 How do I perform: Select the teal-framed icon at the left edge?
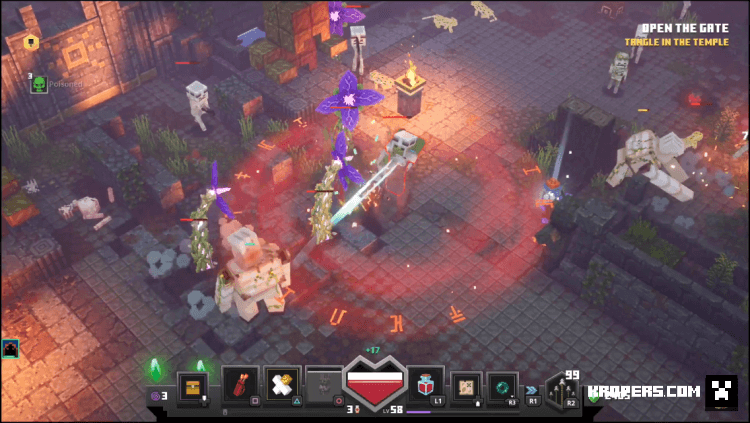[x=10, y=349]
